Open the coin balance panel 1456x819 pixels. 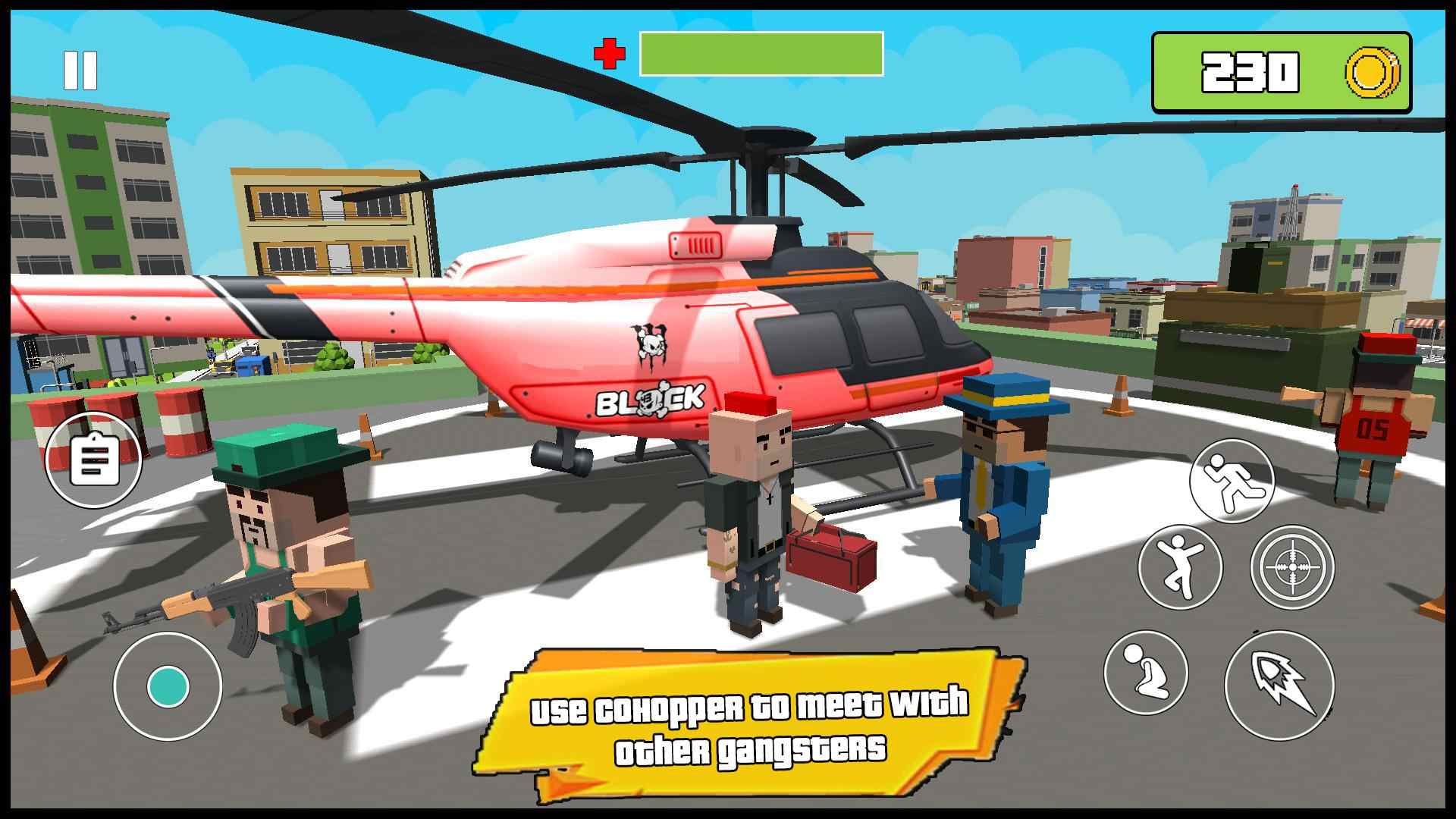point(1281,73)
